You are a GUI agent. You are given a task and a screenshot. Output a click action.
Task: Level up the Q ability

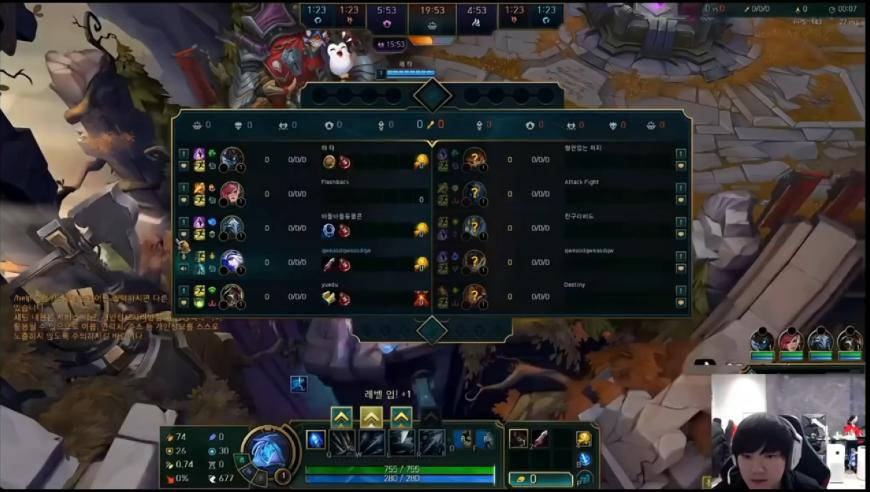(341, 416)
